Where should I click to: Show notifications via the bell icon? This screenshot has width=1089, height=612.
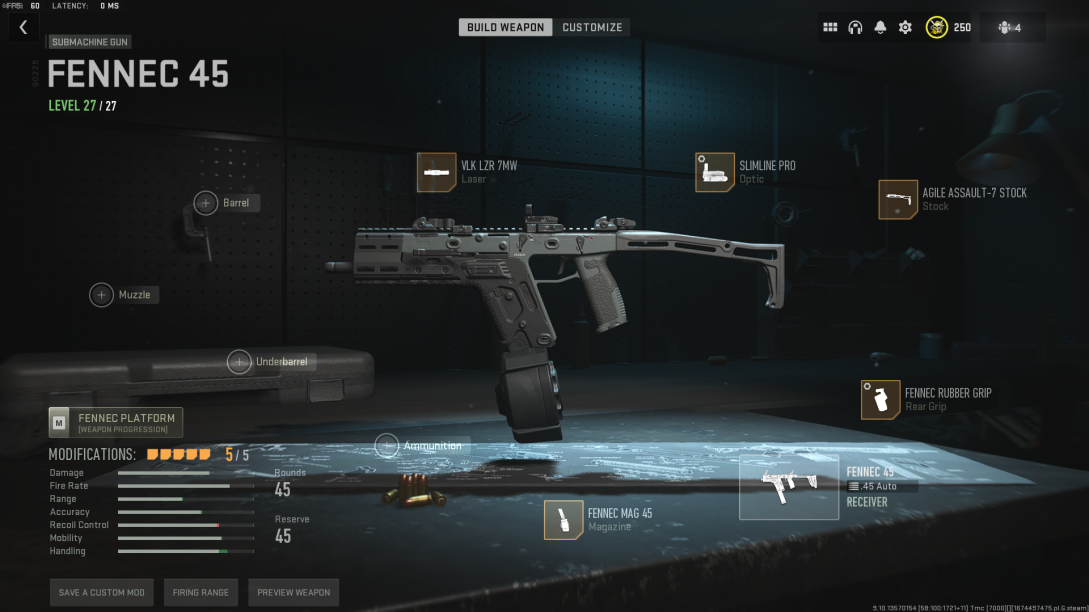(880, 27)
